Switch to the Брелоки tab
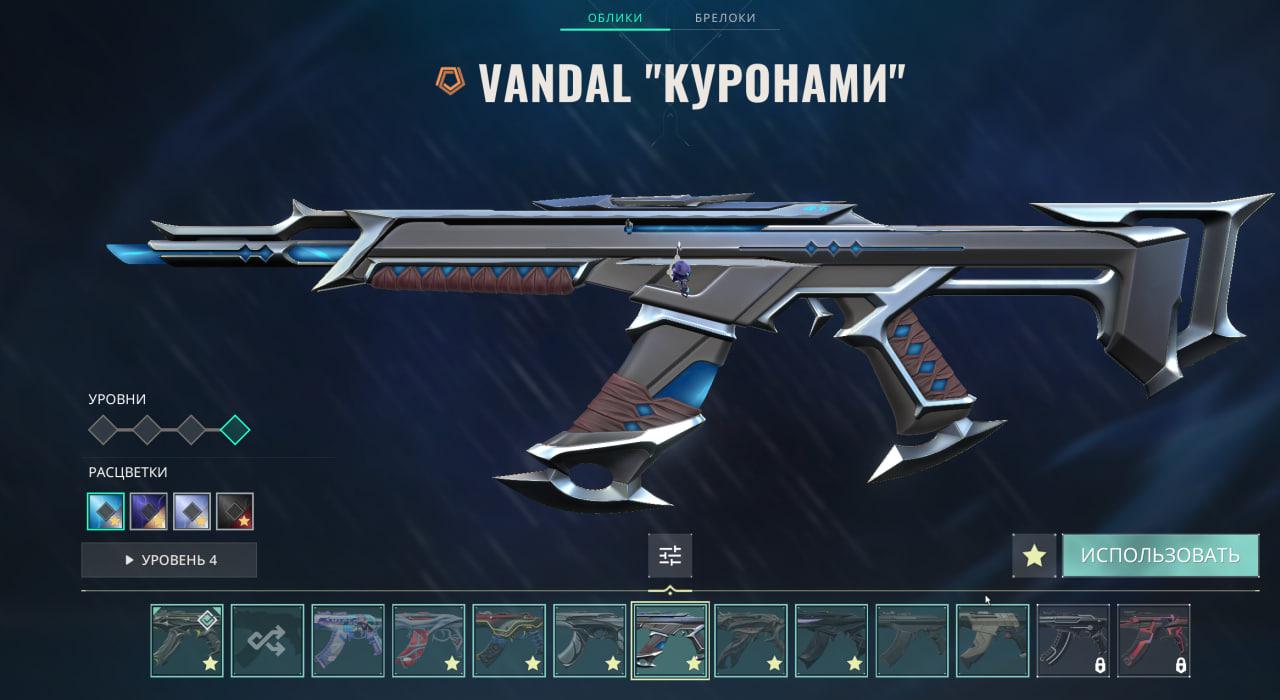Screen dimensions: 1280x700 pos(725,18)
